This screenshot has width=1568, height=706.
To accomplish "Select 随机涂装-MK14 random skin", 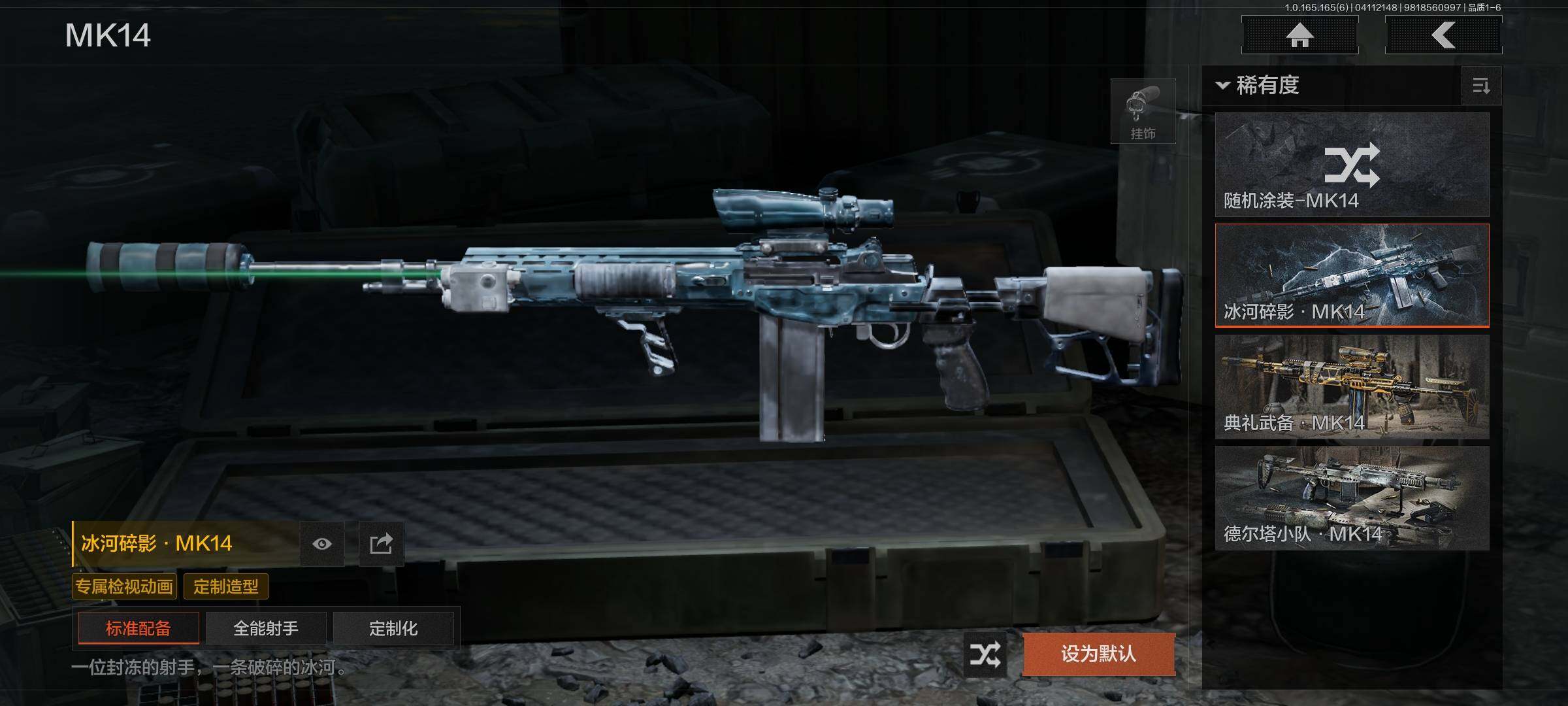I will pos(1352,165).
